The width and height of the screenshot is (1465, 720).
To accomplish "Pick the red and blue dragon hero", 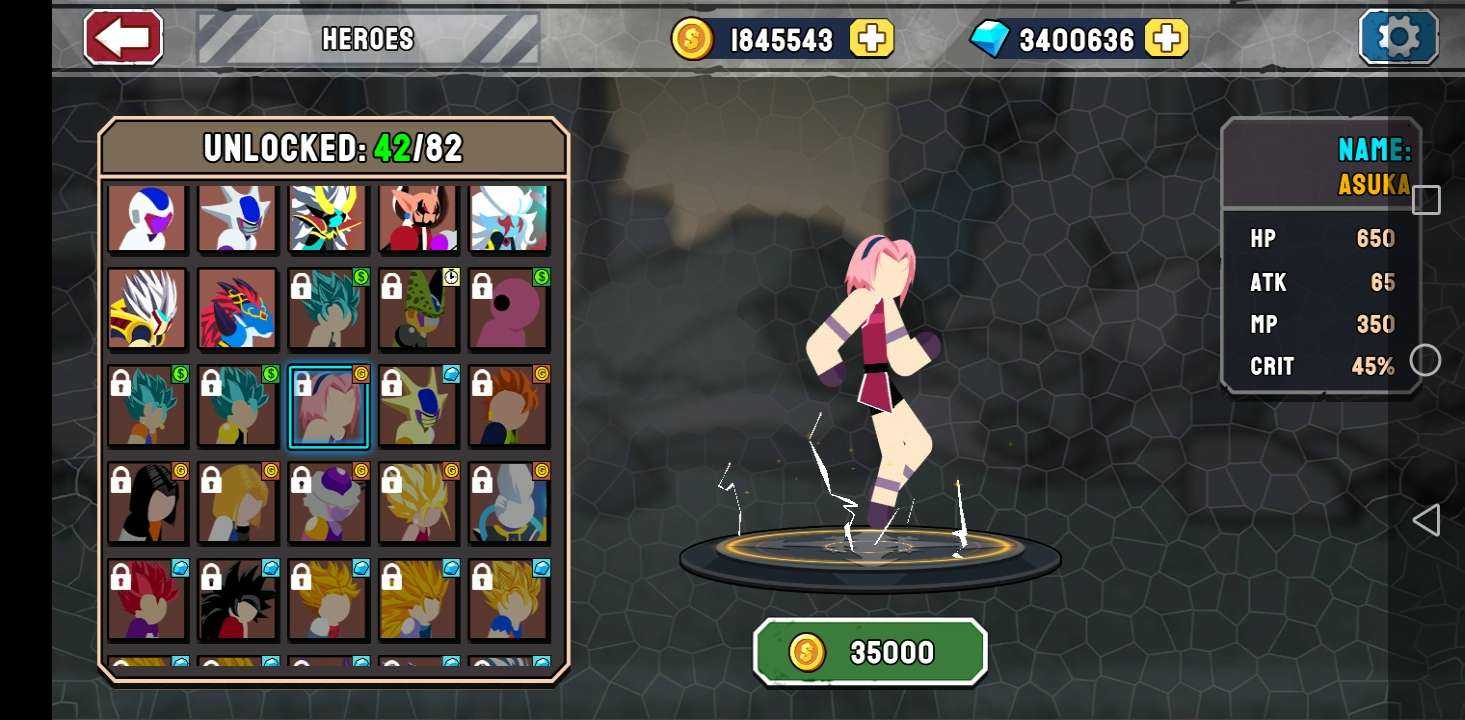I will point(237,310).
